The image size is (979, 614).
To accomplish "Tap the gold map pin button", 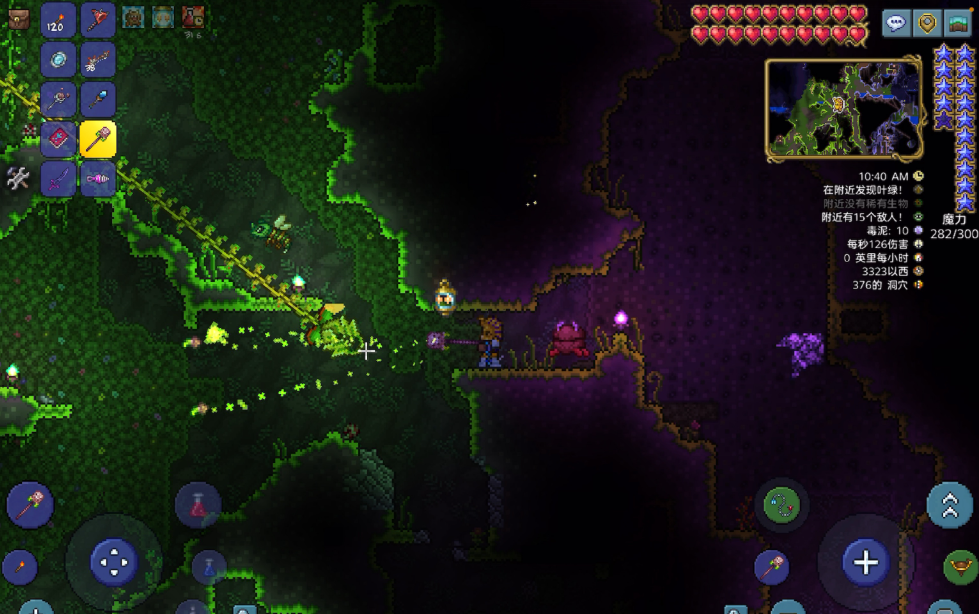I will pos(928,23).
